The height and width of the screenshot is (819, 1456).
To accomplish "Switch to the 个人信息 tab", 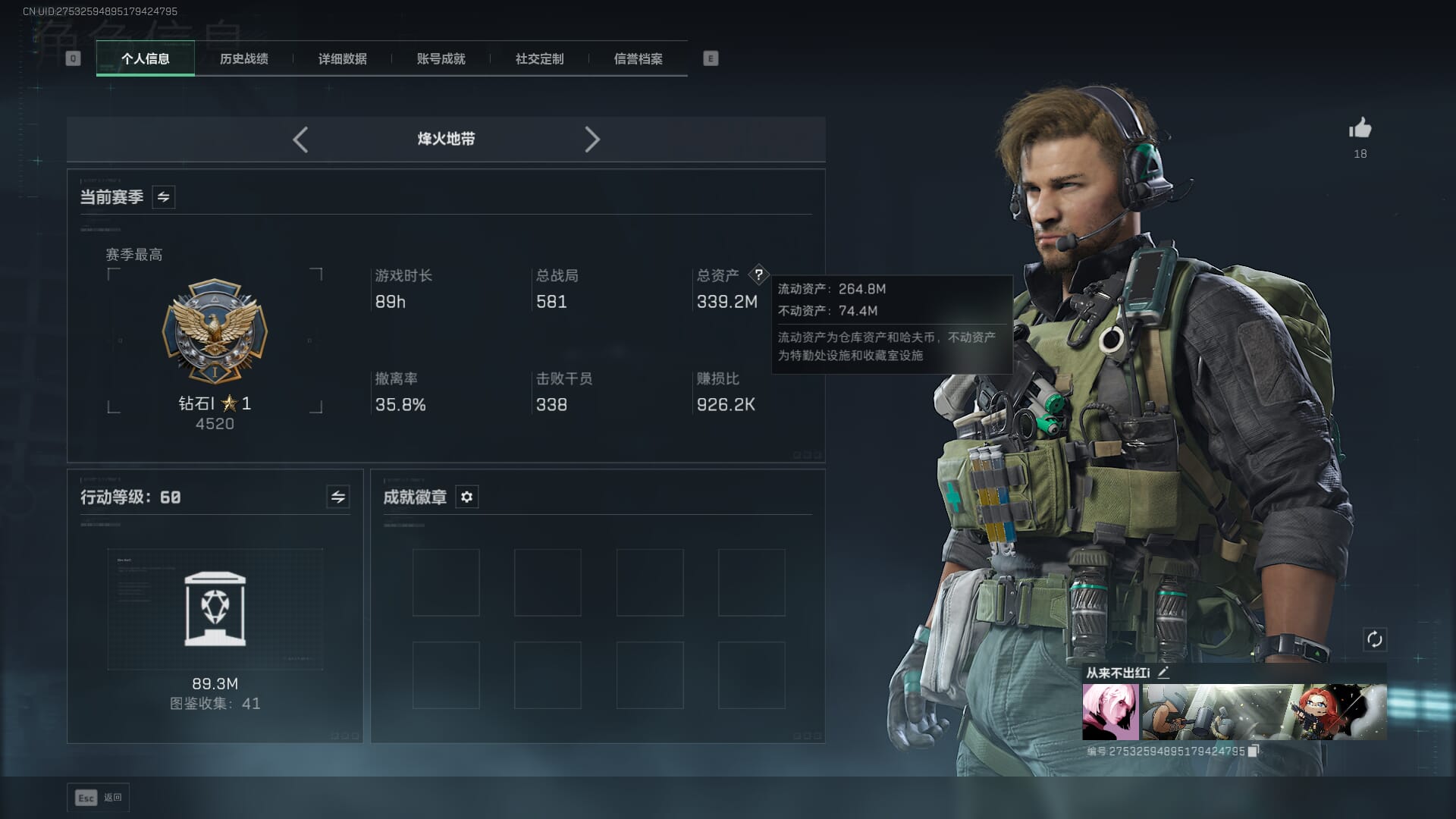I will tap(145, 59).
